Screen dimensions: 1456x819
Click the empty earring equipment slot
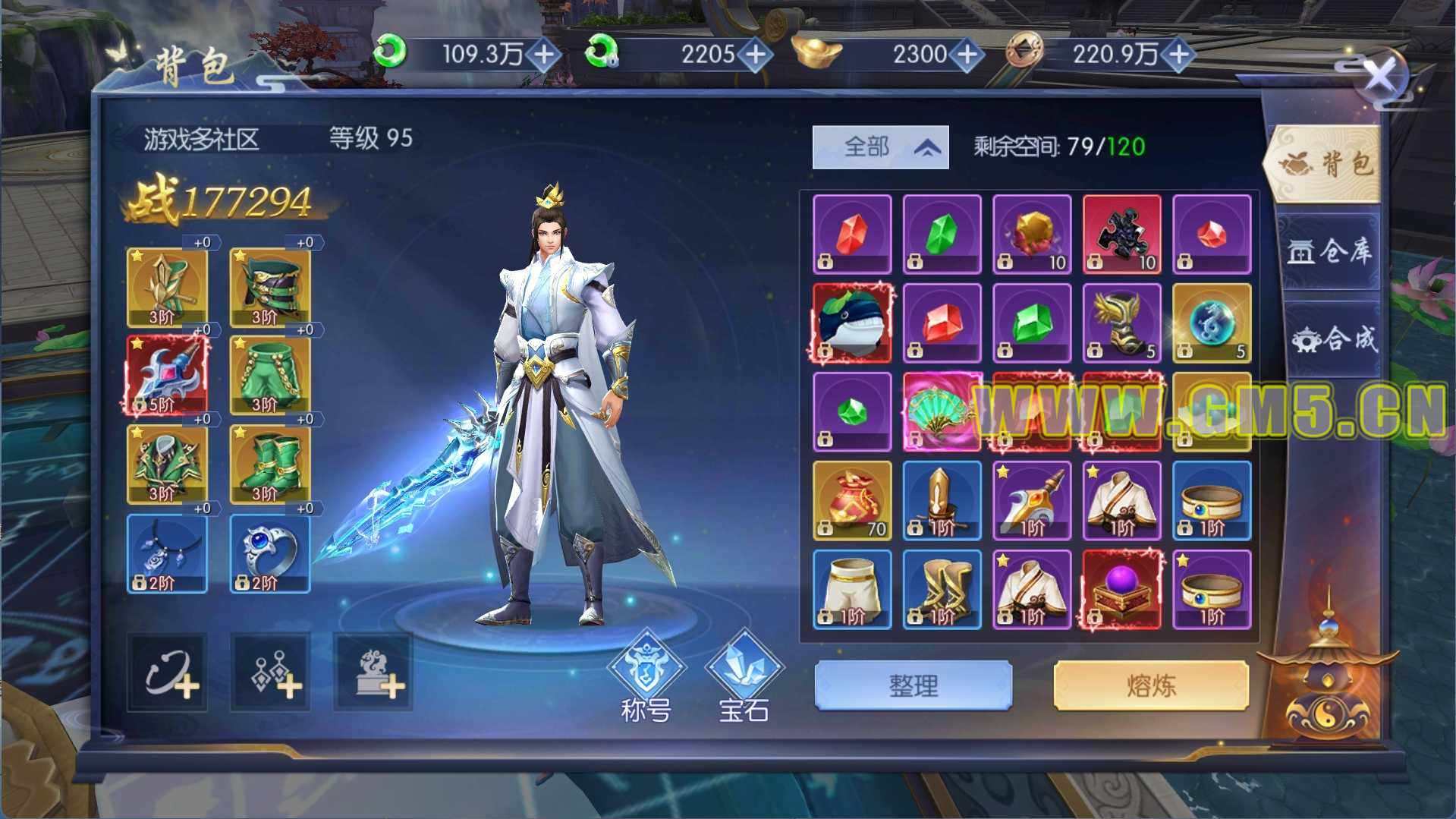coord(270,673)
